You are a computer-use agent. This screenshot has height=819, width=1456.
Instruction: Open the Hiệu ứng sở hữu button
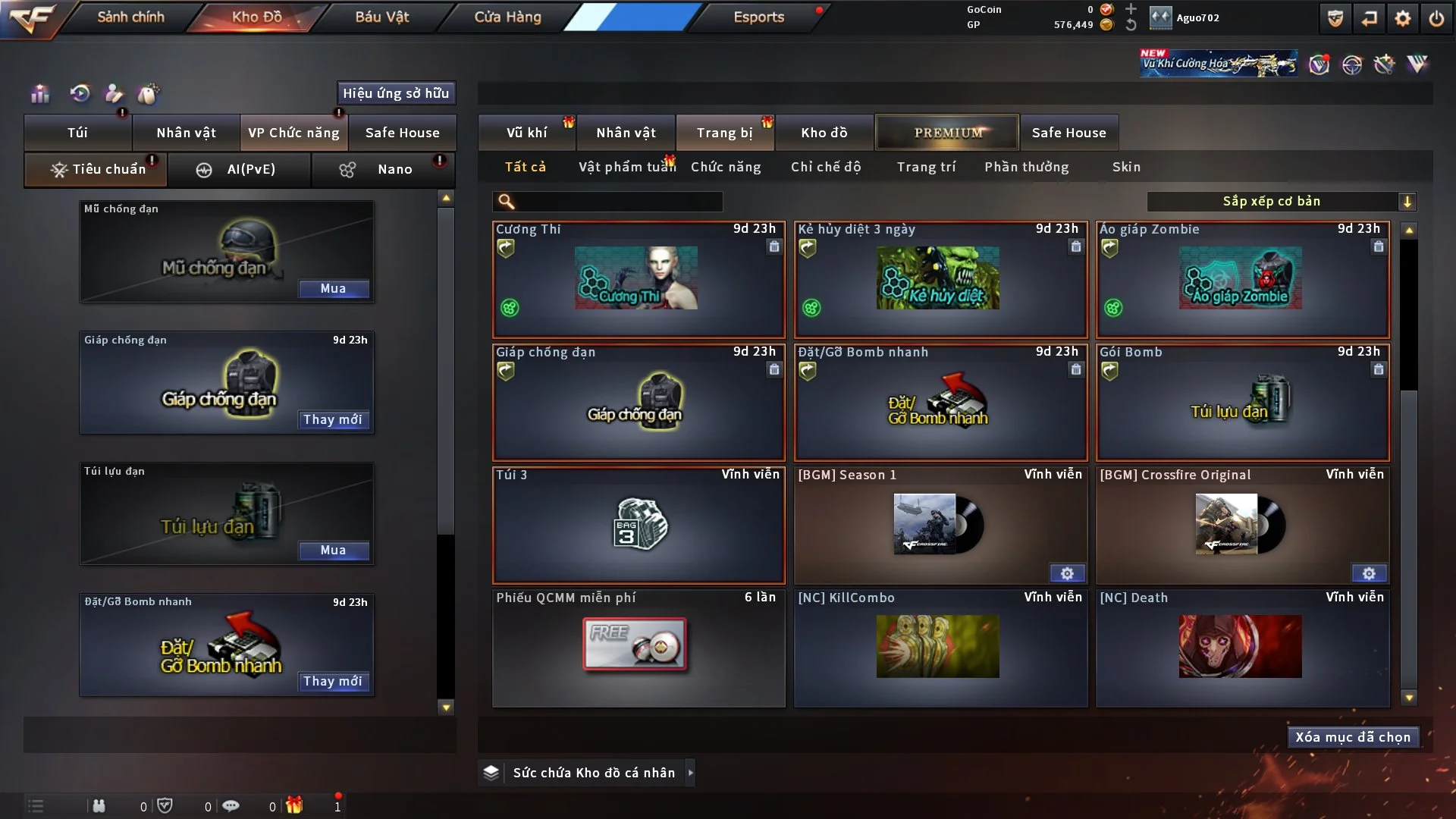coord(395,93)
